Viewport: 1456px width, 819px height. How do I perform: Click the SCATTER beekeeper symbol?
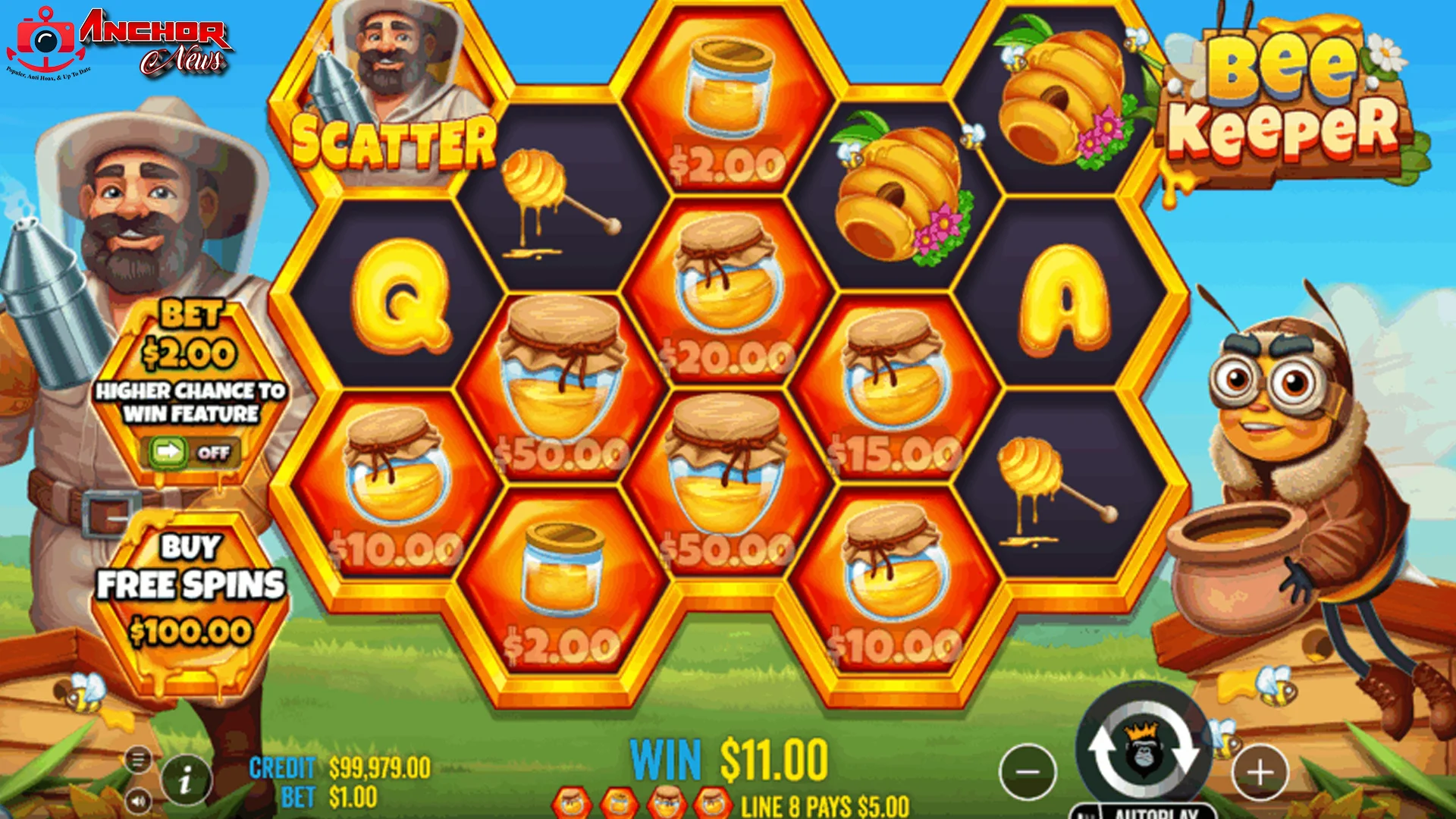click(394, 83)
